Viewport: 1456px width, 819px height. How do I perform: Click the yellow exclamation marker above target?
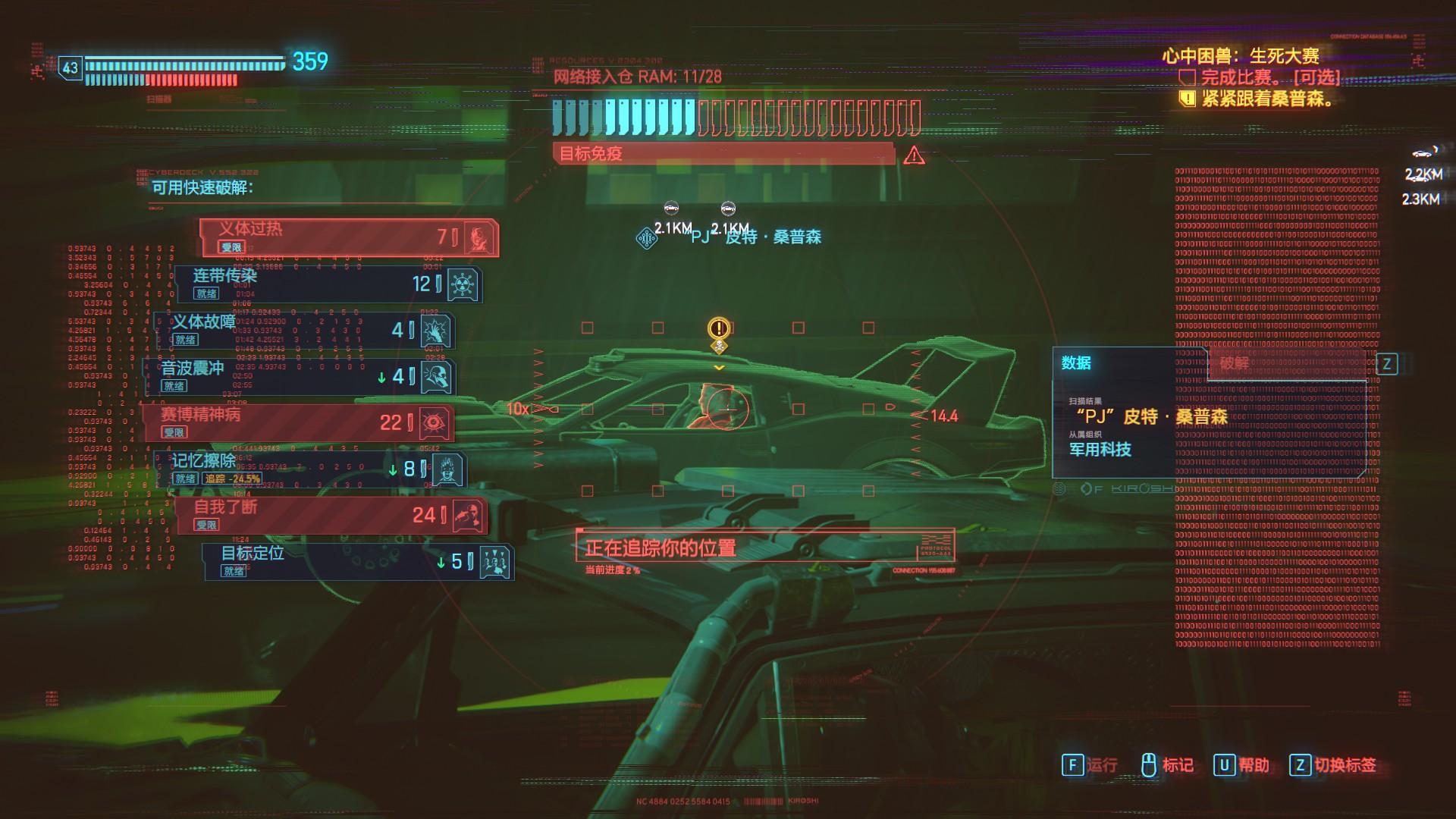coord(718,328)
